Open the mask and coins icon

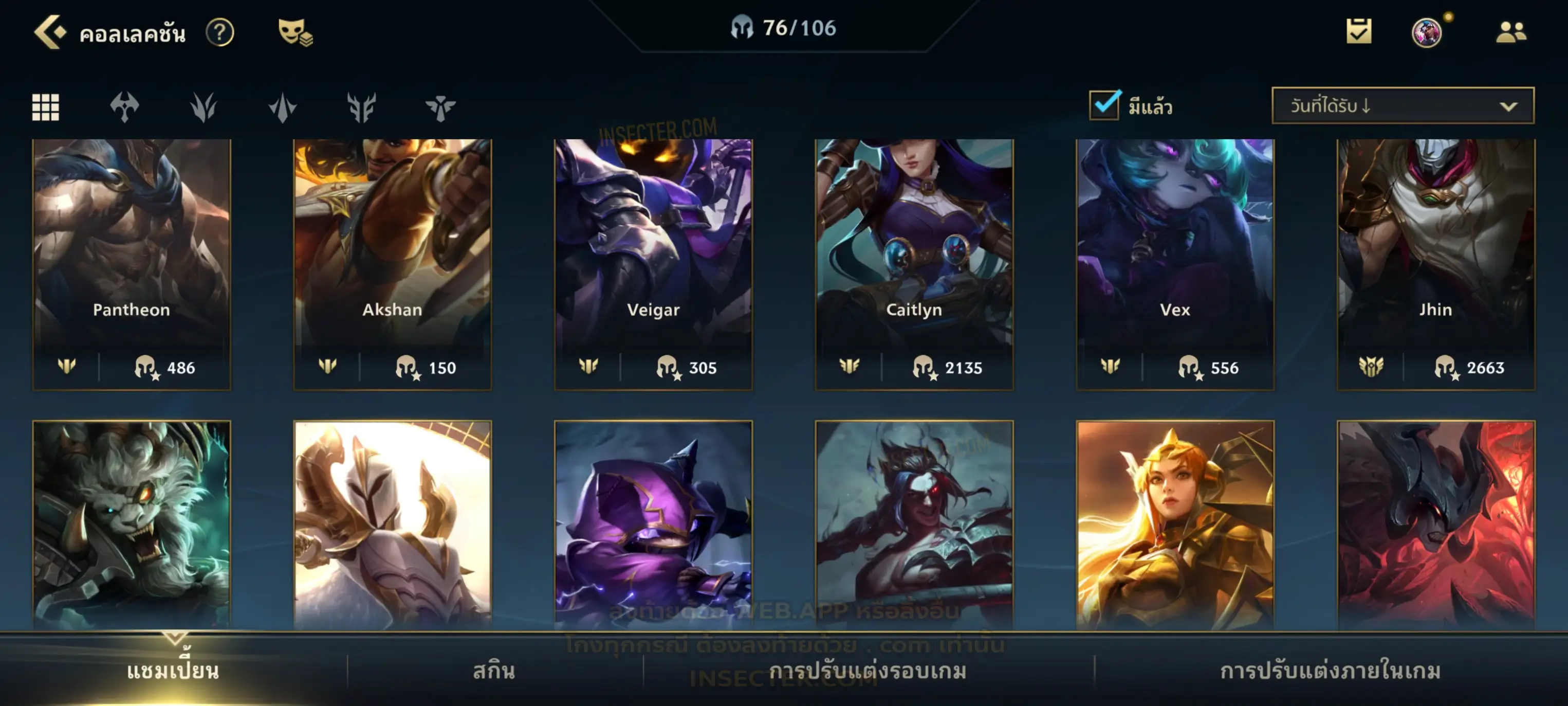click(295, 32)
